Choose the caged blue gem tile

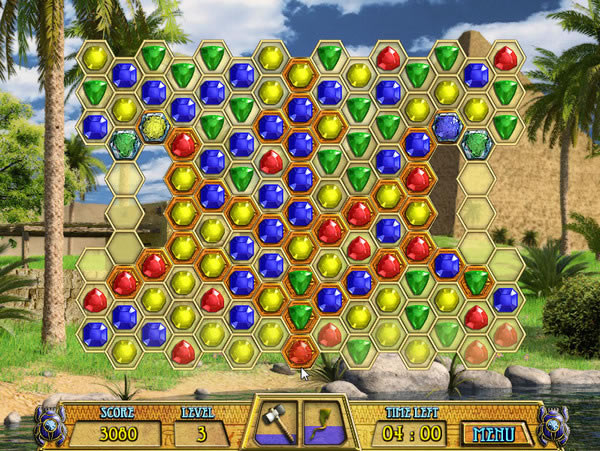[x=447, y=126]
